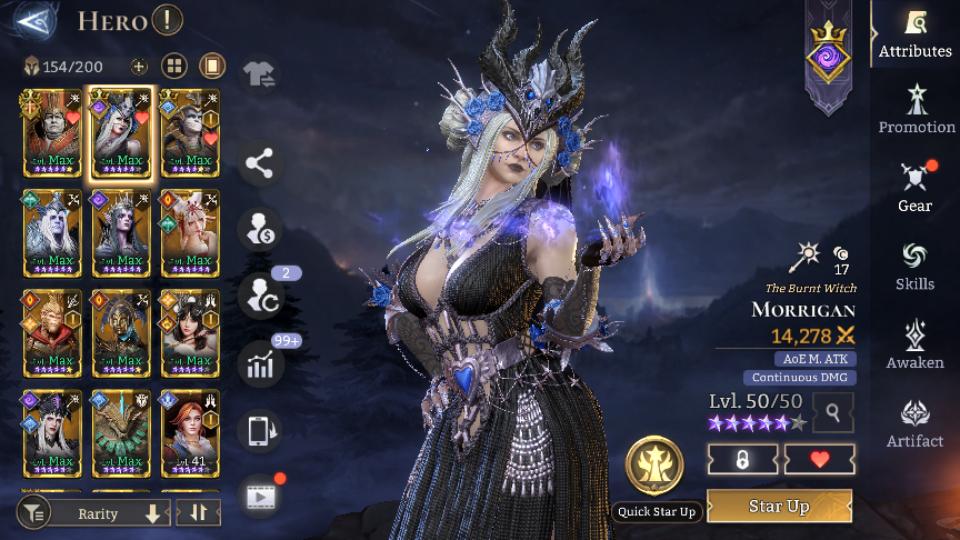Open the Gear tab
960x540 pixels.
click(x=915, y=188)
